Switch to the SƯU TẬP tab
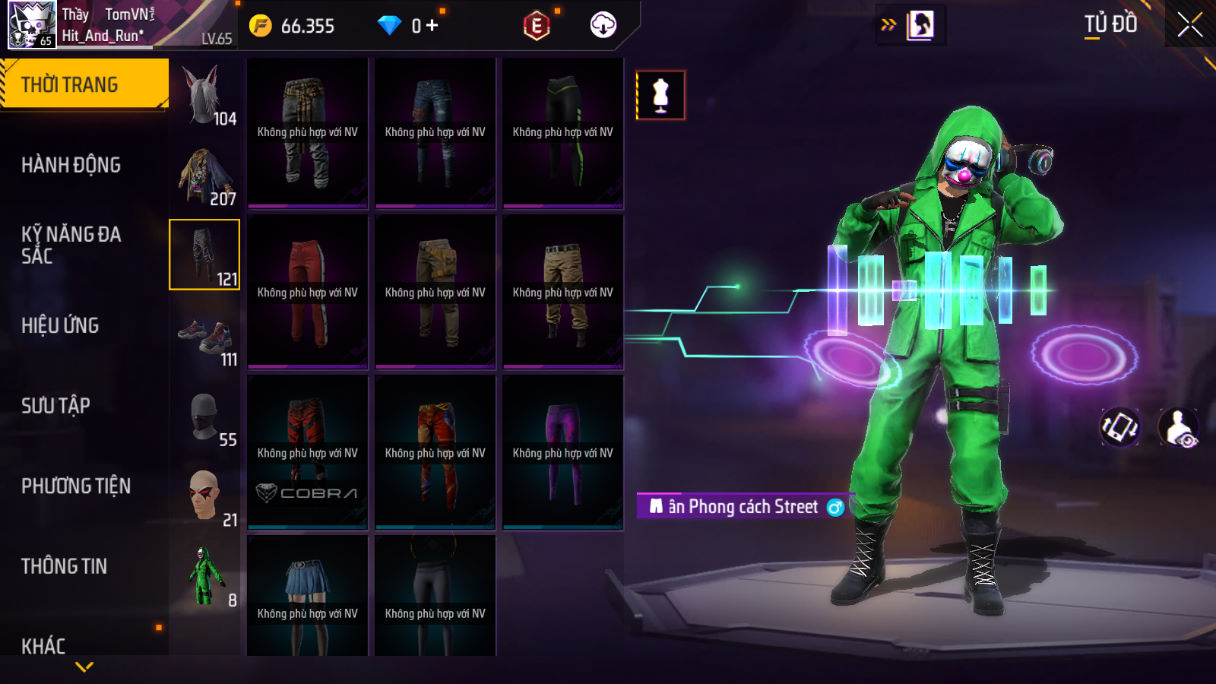Viewport: 1216px width, 684px height. coord(56,405)
